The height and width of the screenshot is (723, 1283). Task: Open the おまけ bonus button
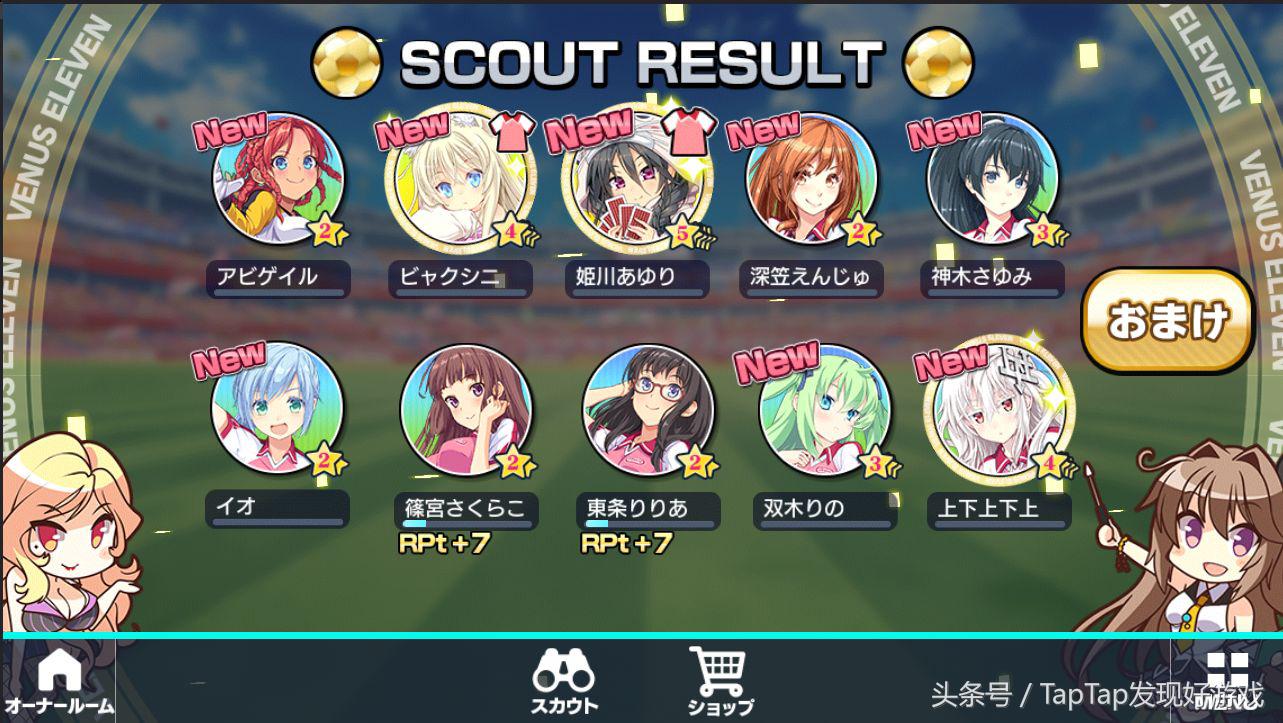pyautogui.click(x=1167, y=320)
